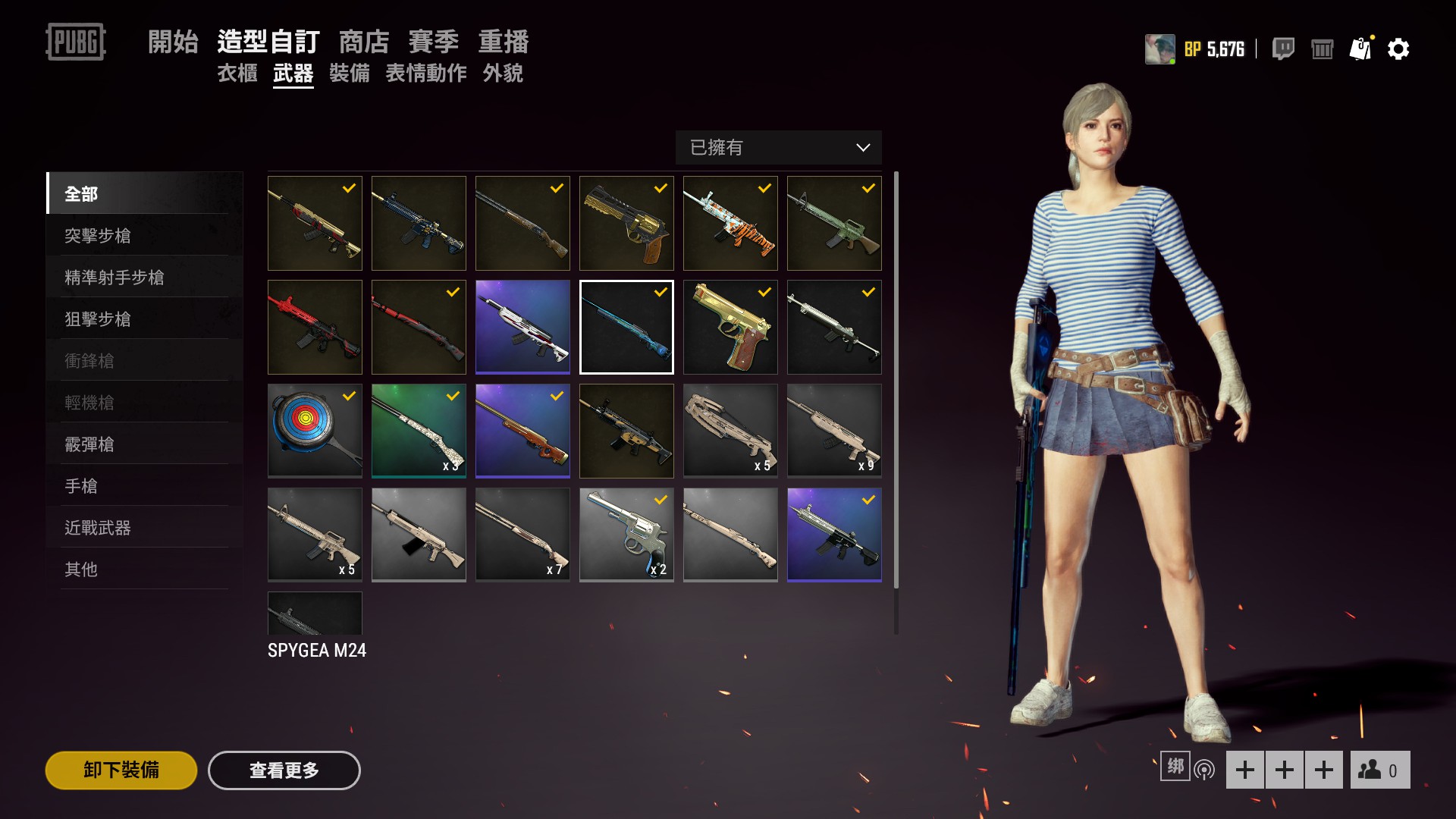Open the 商店 store menu

point(364,42)
